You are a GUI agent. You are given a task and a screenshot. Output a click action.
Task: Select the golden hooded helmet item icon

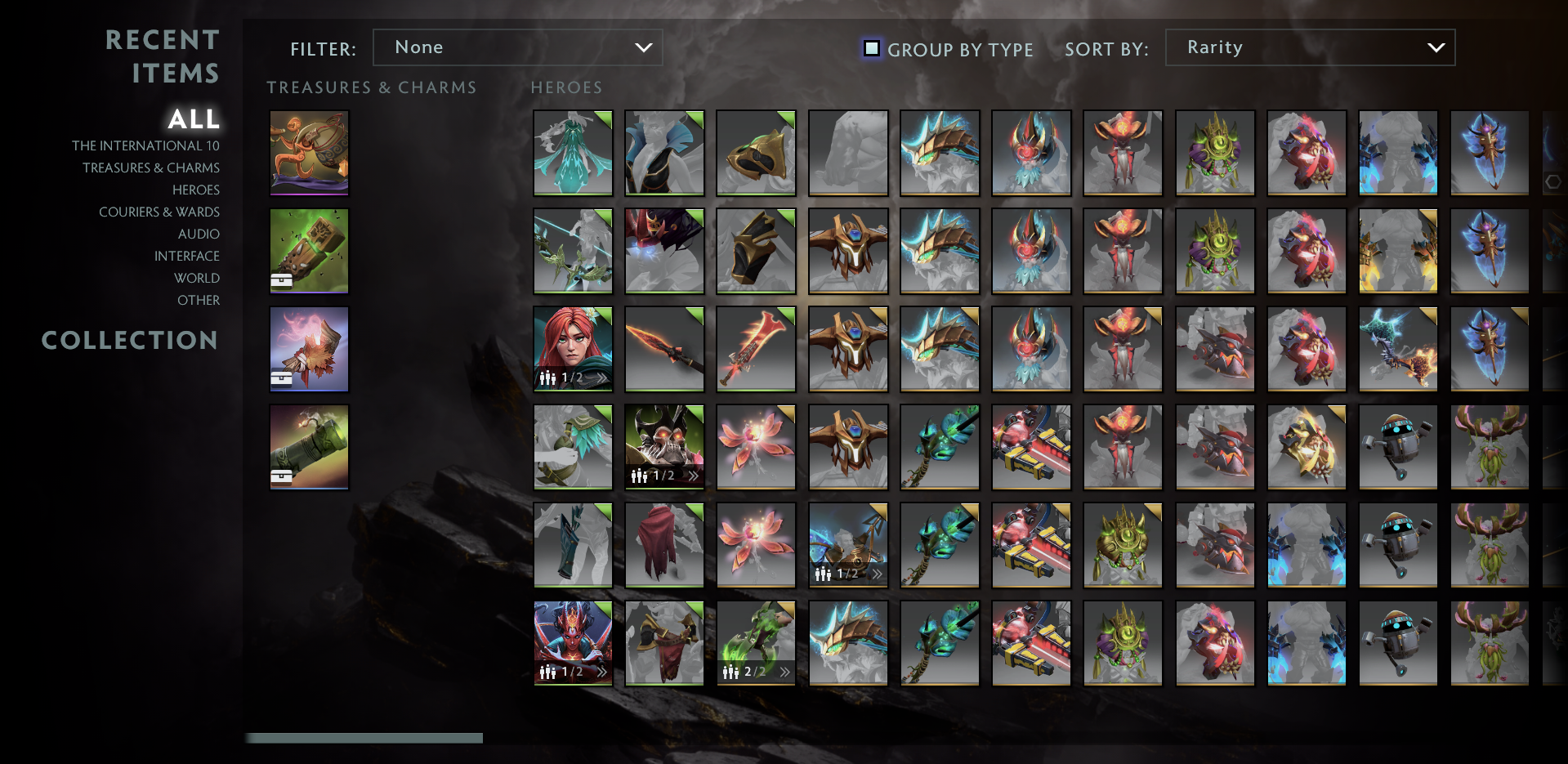point(756,153)
